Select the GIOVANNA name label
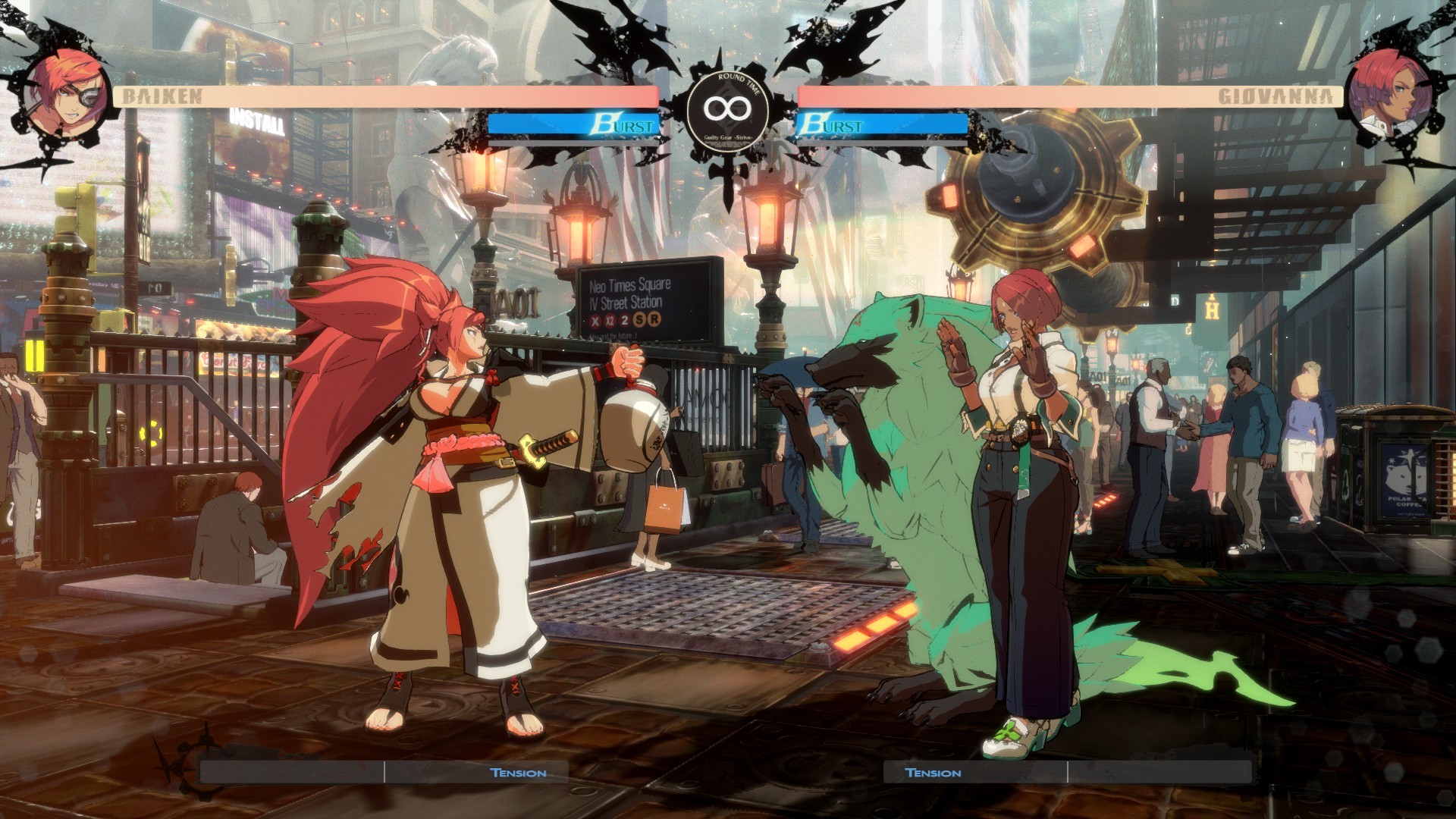 [1276, 95]
